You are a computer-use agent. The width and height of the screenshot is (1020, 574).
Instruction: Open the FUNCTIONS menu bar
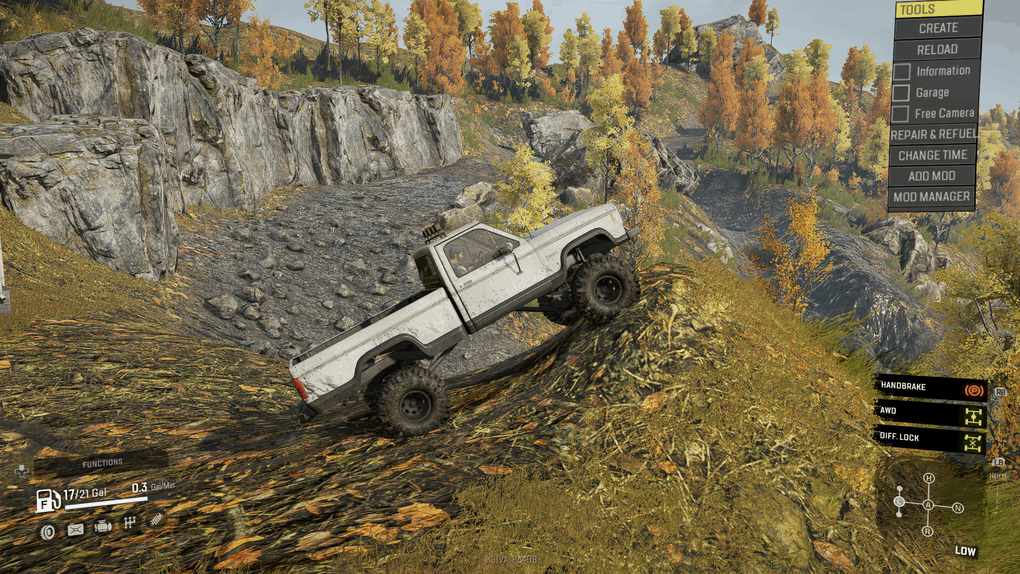pyautogui.click(x=102, y=463)
